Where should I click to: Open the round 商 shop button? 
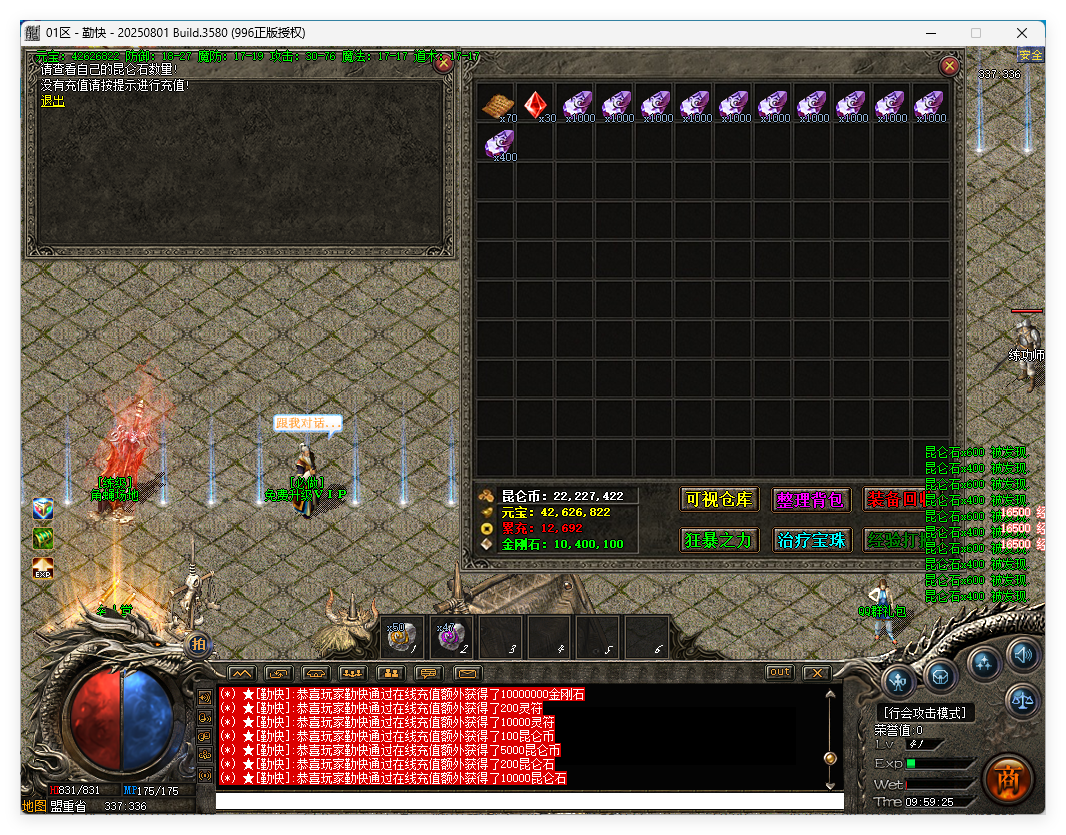[x=1007, y=779]
